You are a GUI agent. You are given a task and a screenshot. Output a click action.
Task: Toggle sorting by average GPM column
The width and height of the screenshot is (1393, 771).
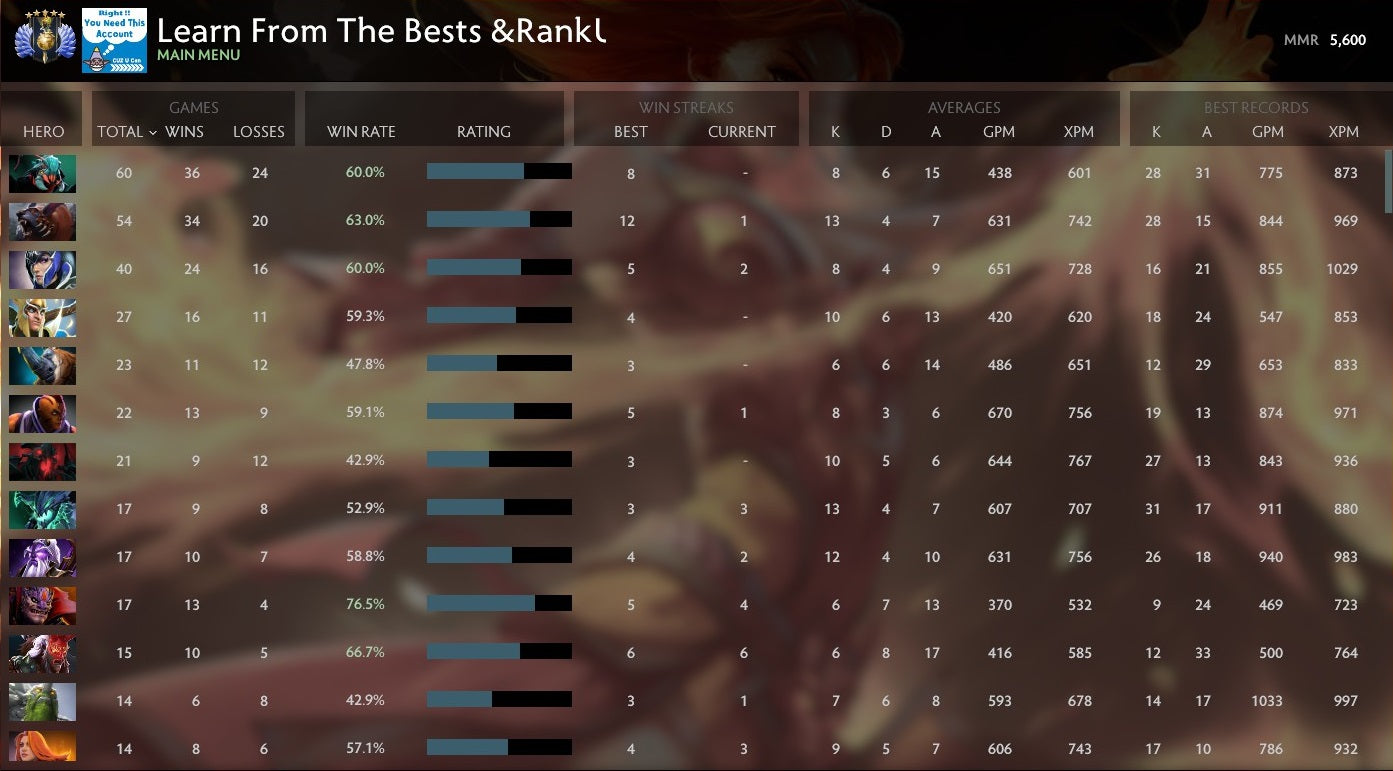pyautogui.click(x=1000, y=131)
